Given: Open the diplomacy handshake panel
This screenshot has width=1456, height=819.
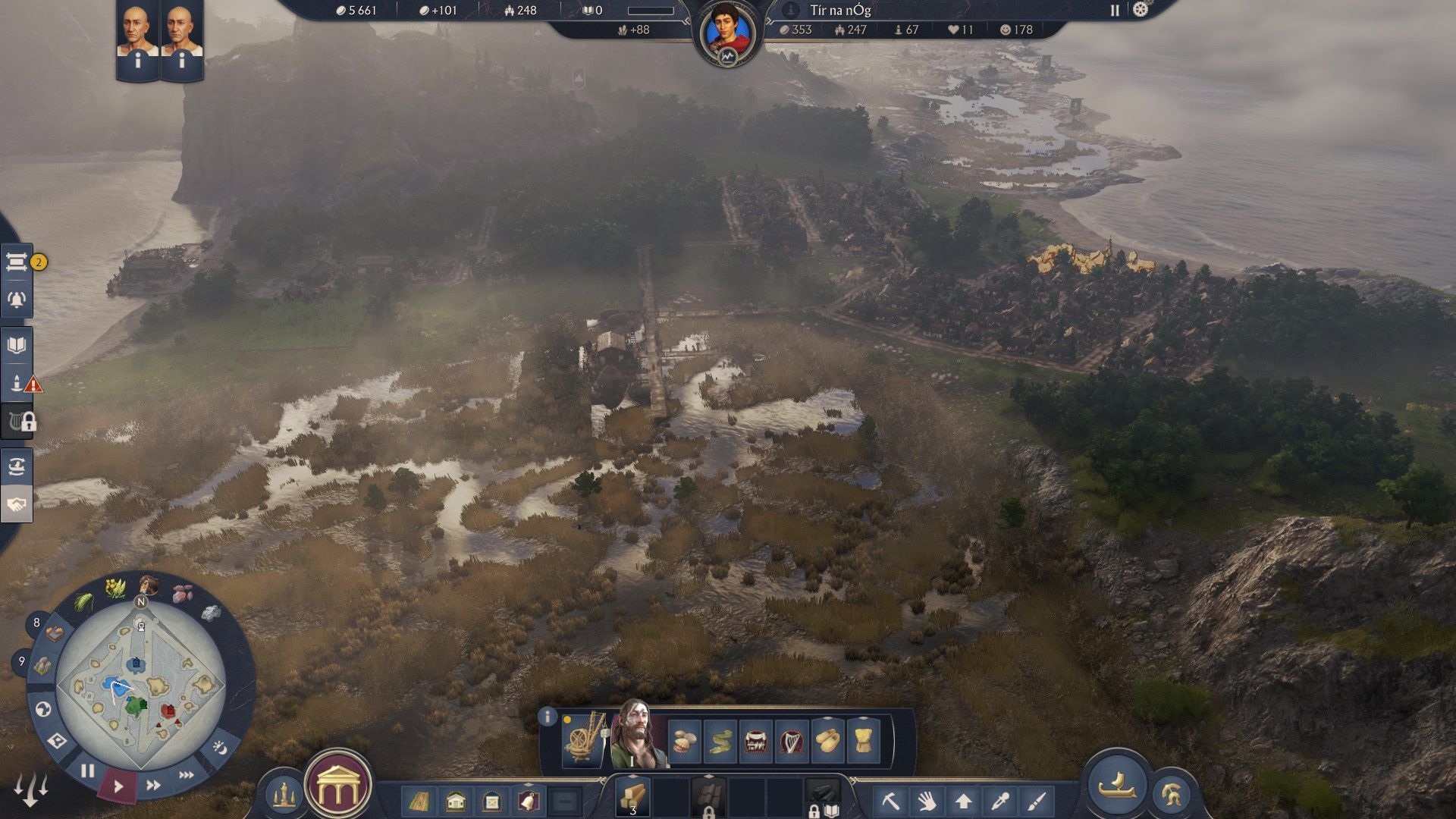Looking at the screenshot, I should coord(17,504).
